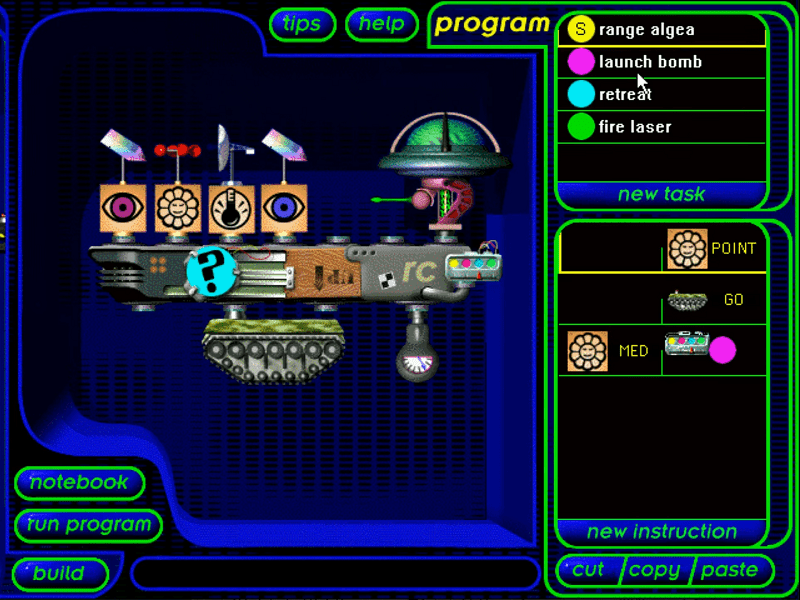Select the thermometer sensor tile
This screenshot has width=800, height=600.
coord(231,208)
